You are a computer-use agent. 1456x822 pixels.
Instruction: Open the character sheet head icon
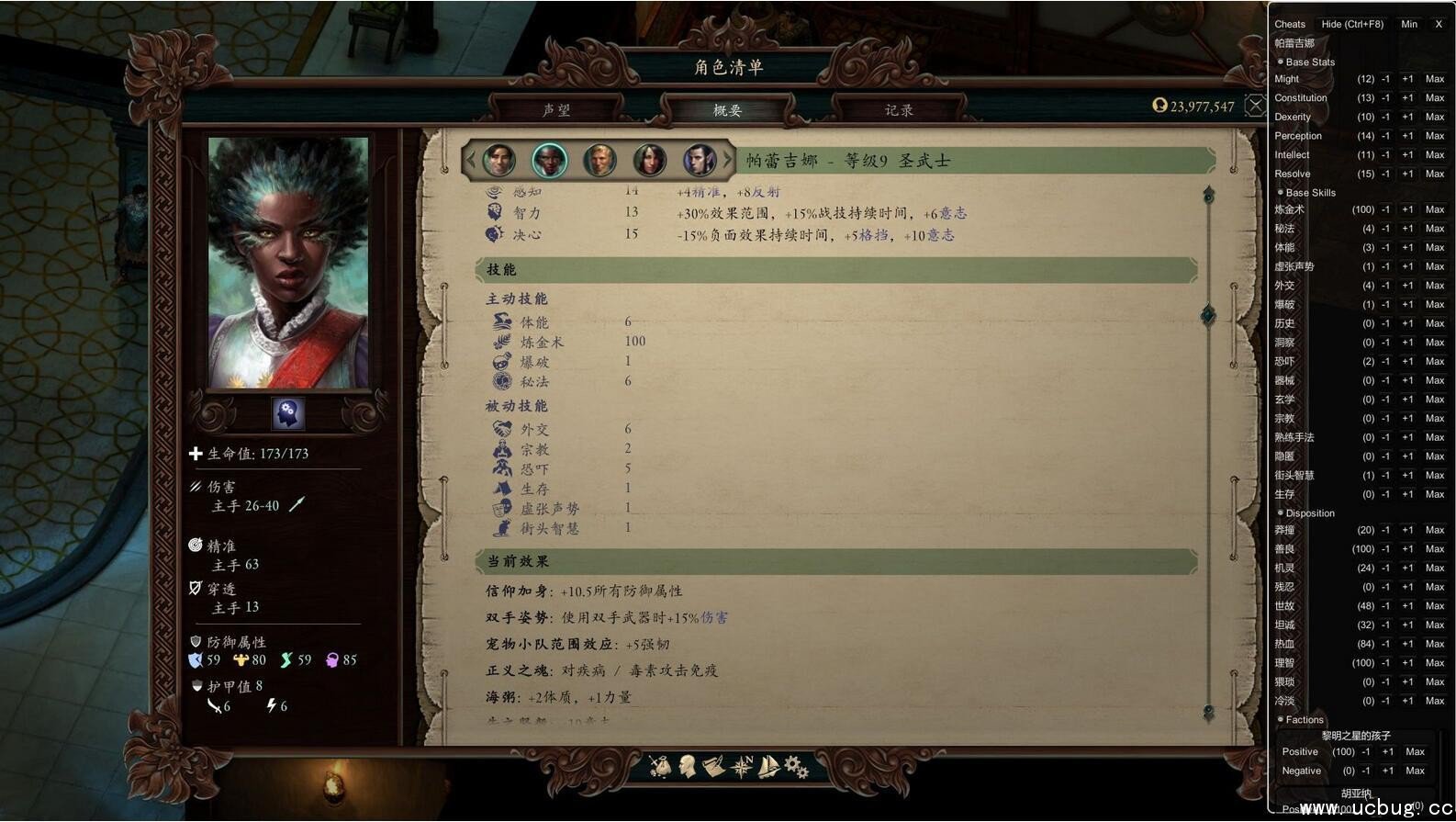pyautogui.click(x=687, y=765)
